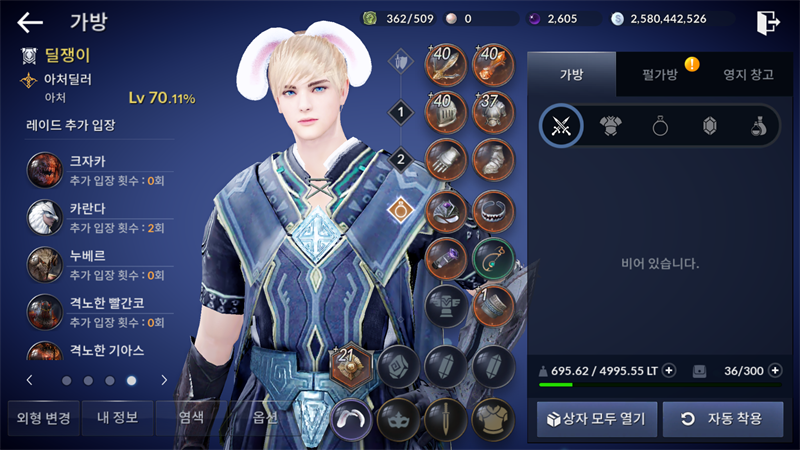The height and width of the screenshot is (450, 800).
Task: Go back using the arrow button
Action: tap(30, 22)
